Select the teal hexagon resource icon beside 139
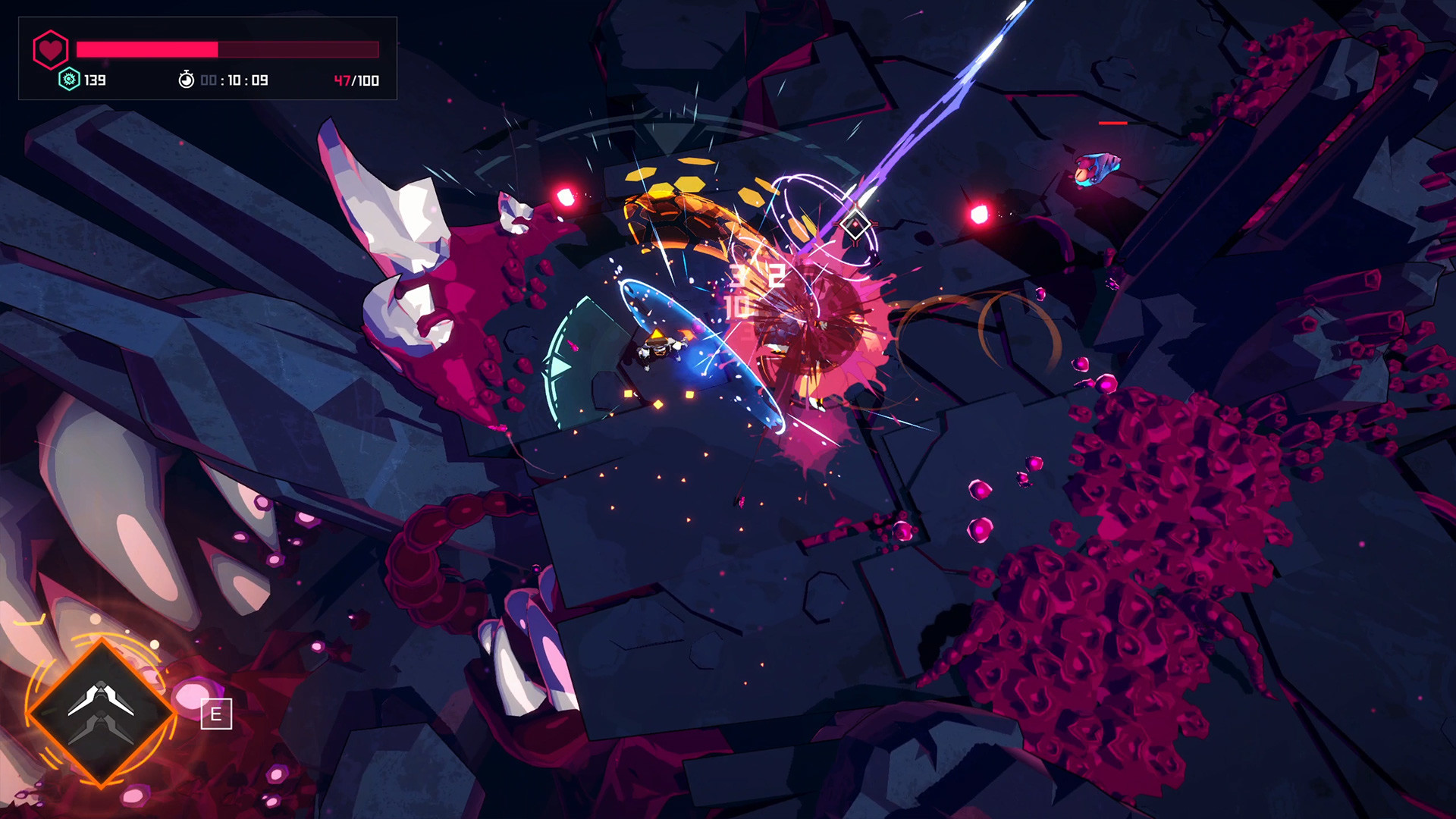The image size is (1456, 819). coord(67,78)
